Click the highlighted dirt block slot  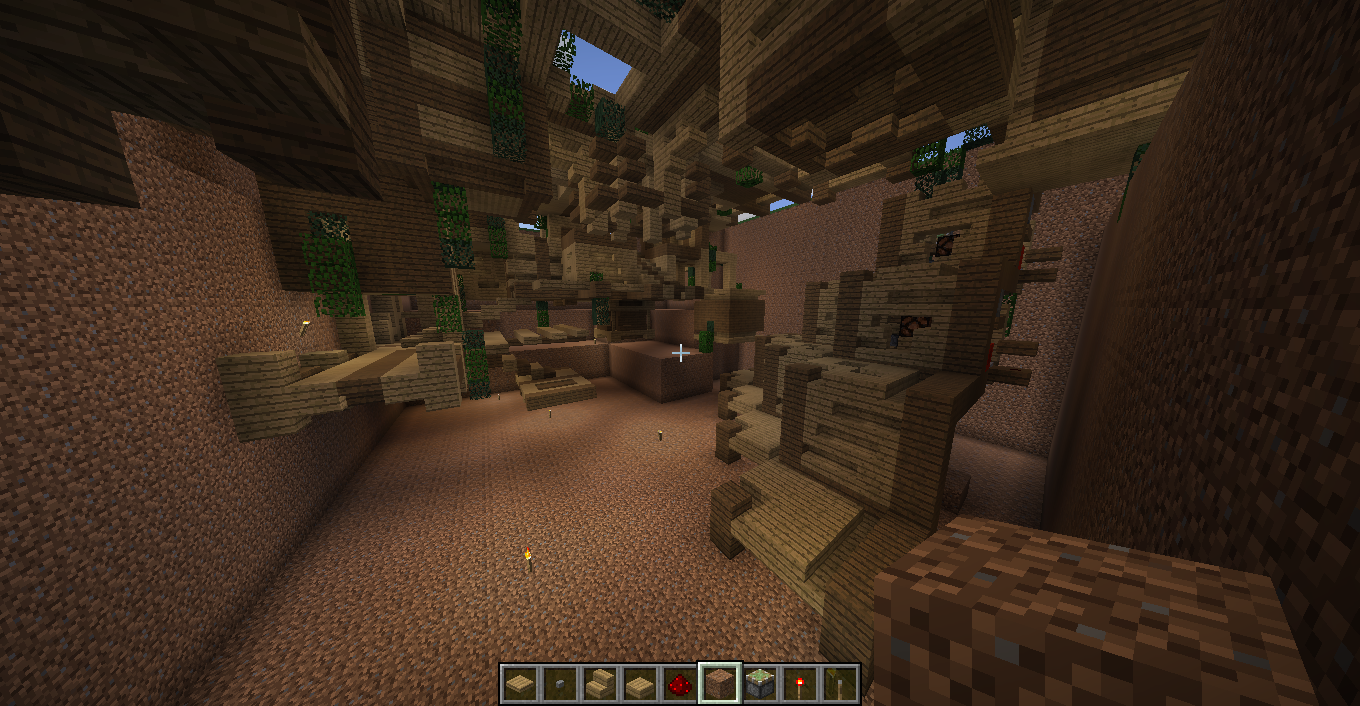click(720, 684)
